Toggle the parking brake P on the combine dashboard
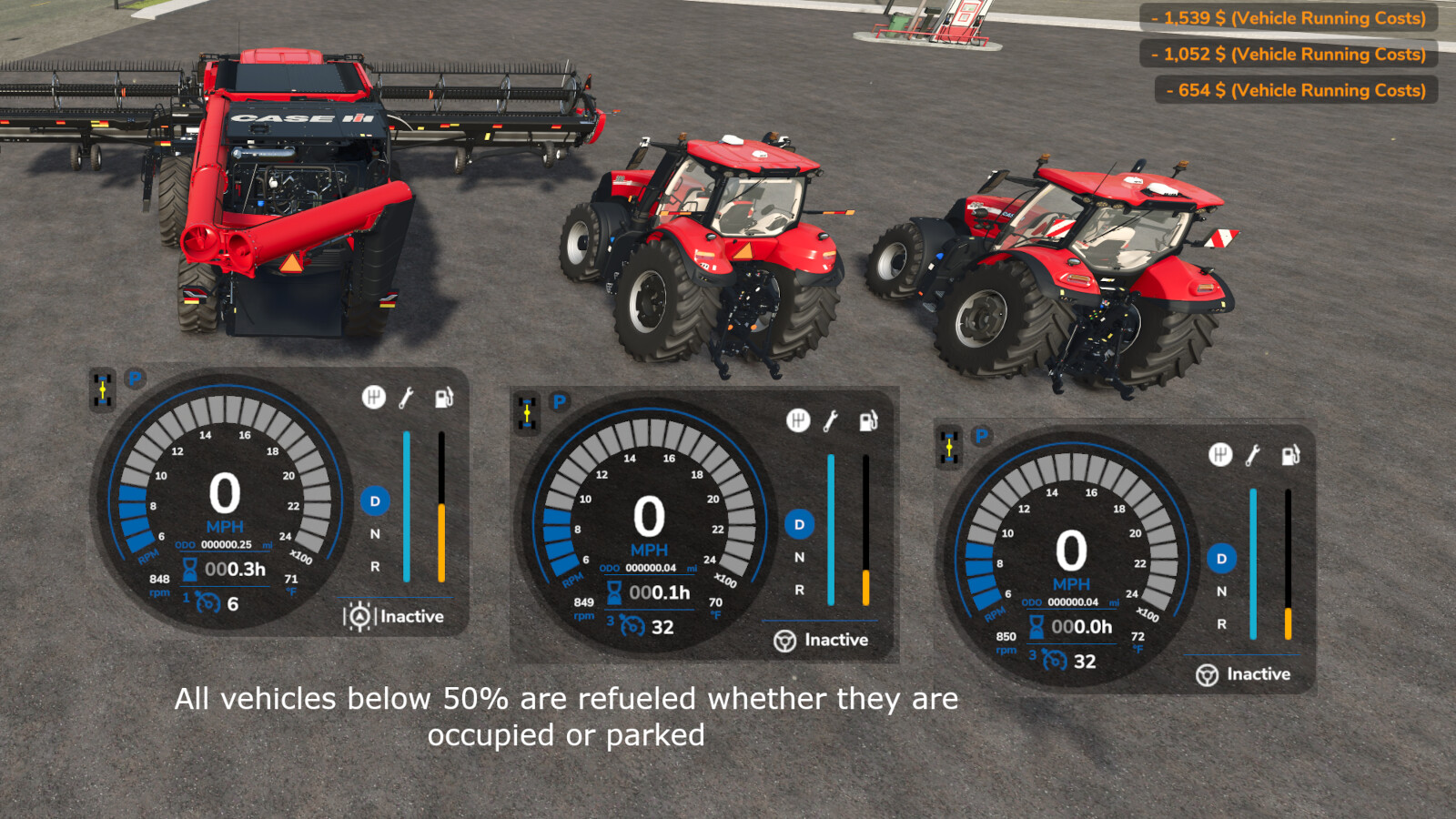 pyautogui.click(x=134, y=378)
